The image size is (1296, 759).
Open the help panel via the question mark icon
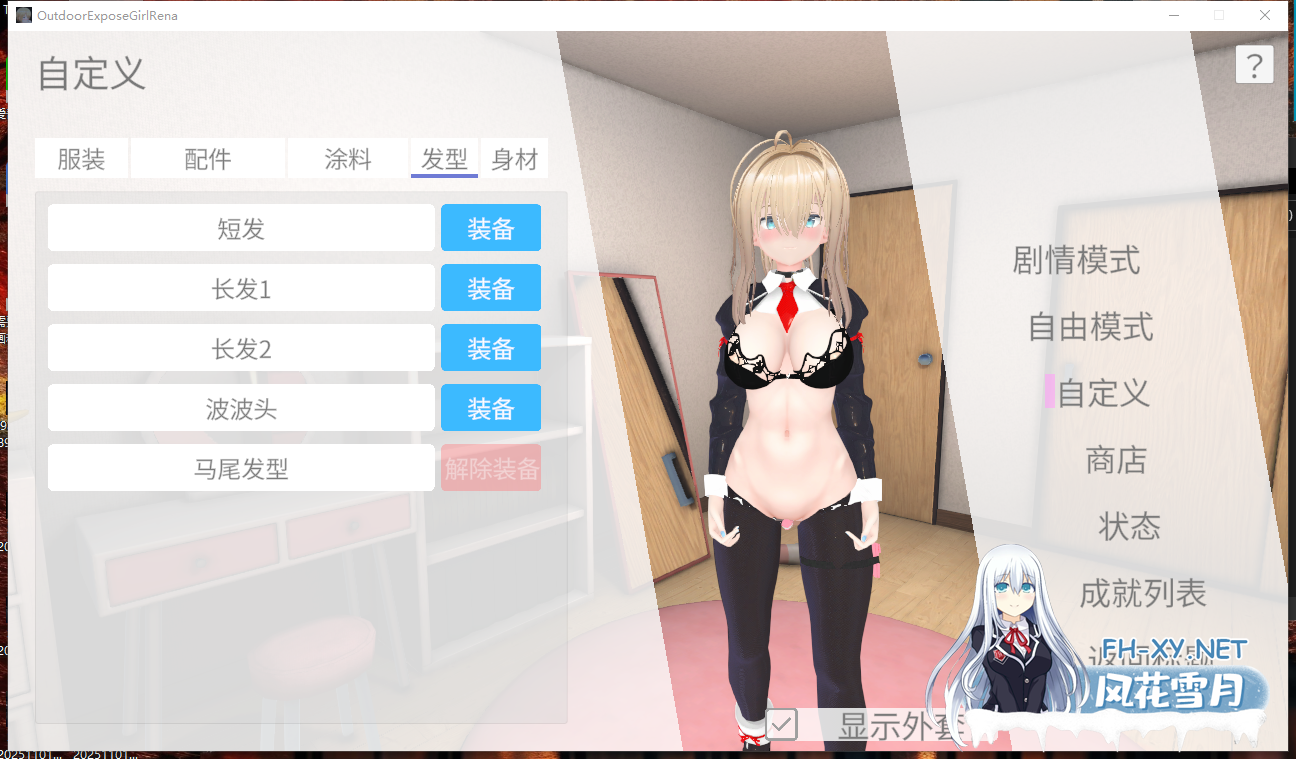[x=1255, y=64]
